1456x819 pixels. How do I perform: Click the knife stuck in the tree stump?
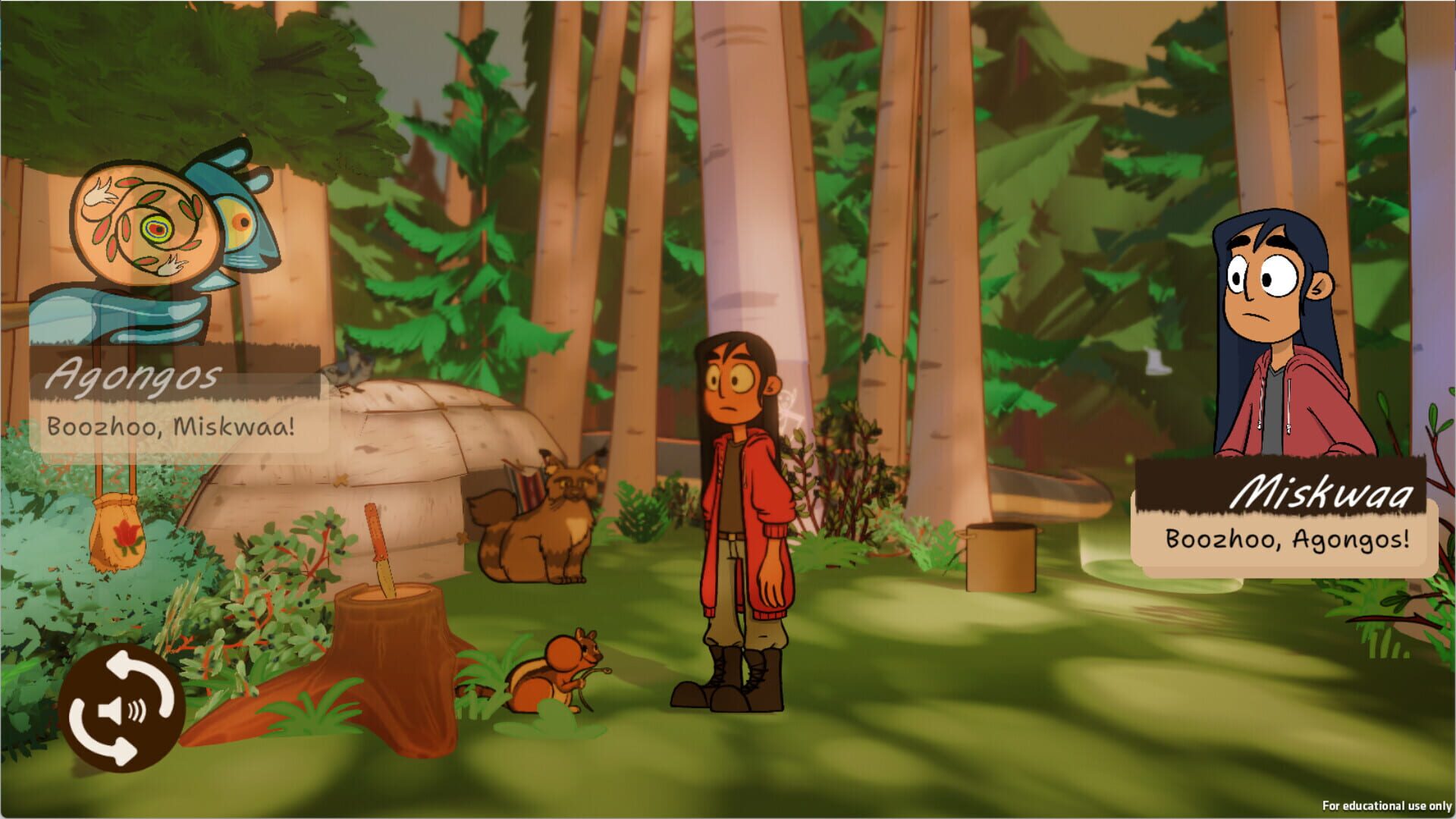tap(379, 538)
